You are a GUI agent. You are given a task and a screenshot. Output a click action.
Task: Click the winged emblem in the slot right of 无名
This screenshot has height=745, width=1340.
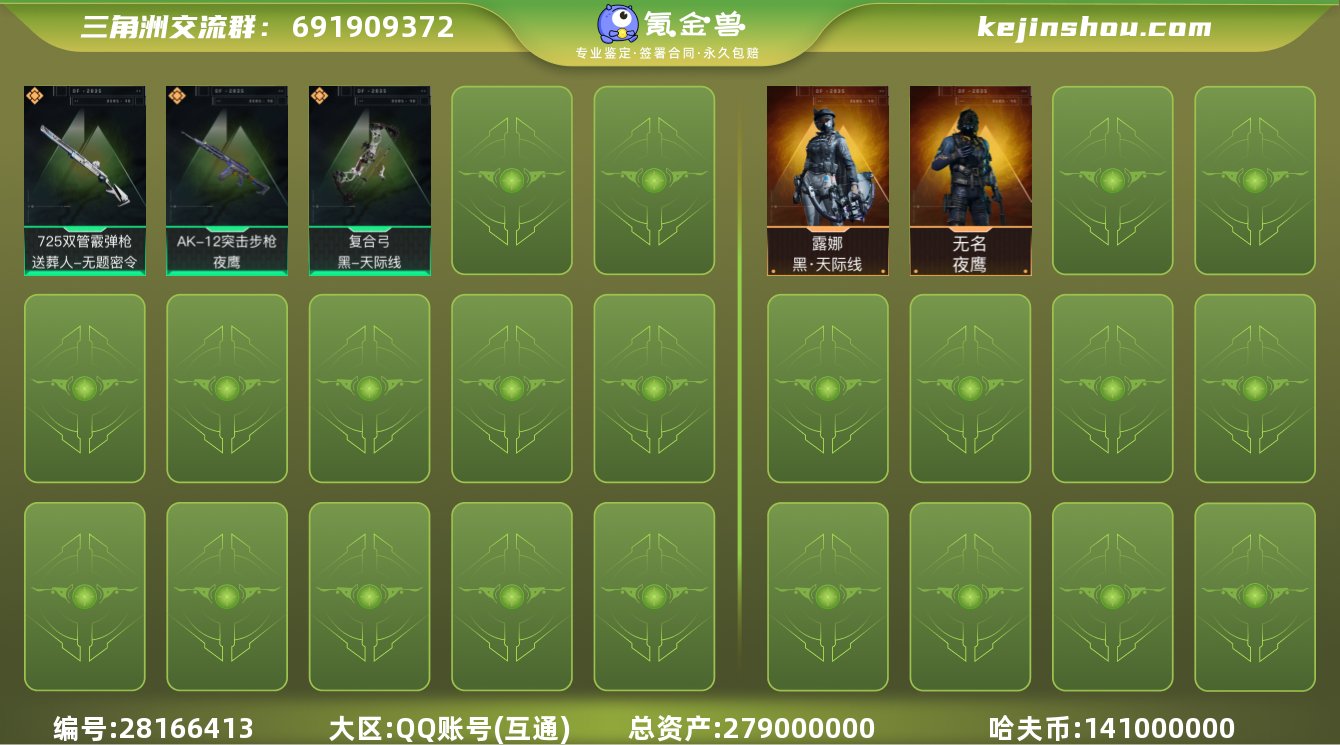(x=1112, y=180)
